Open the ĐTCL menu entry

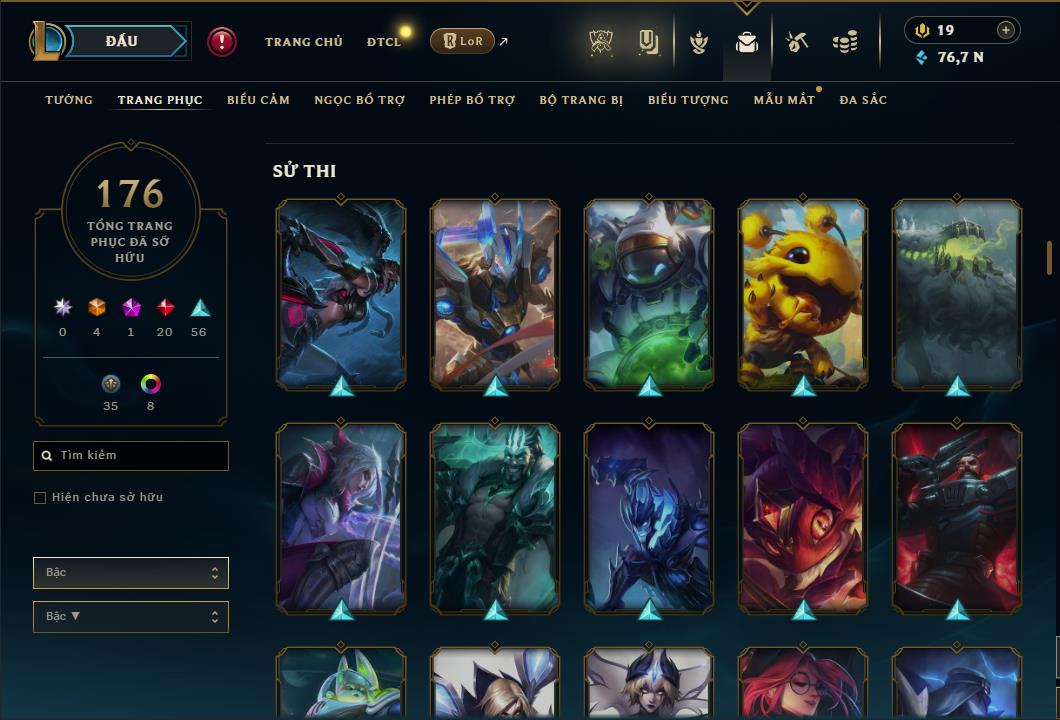pos(384,42)
